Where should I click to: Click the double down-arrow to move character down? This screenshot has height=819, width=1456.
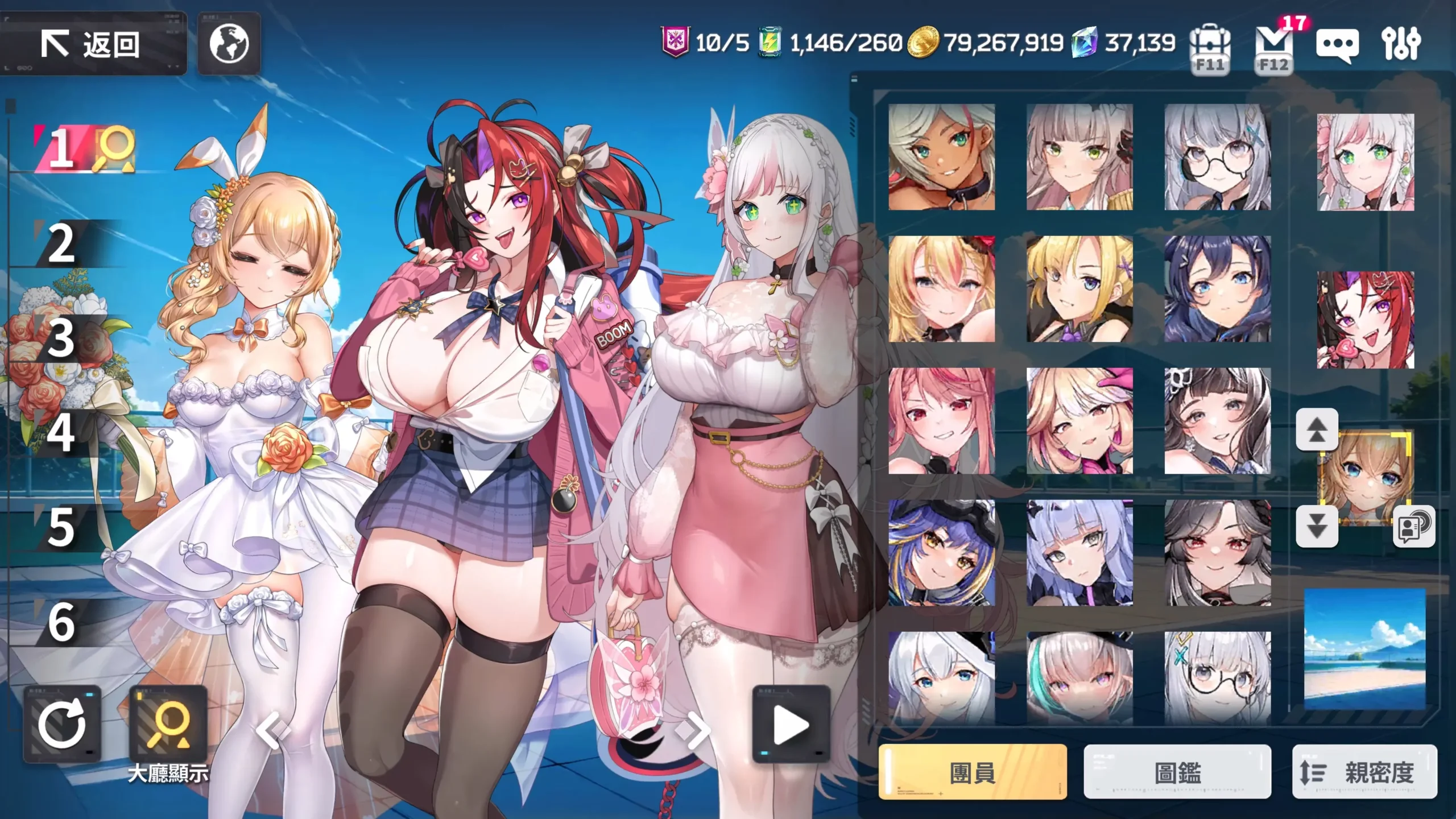1317,527
